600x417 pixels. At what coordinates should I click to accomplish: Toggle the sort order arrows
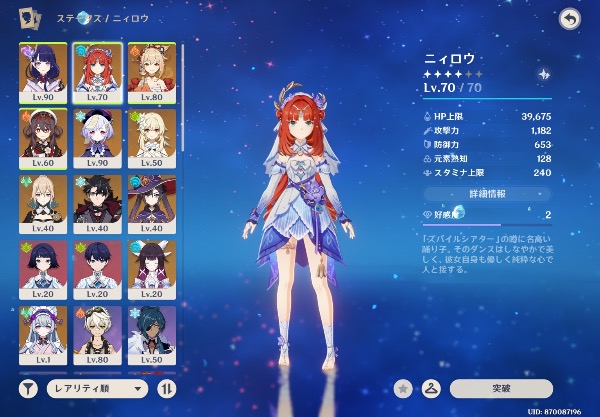167,388
